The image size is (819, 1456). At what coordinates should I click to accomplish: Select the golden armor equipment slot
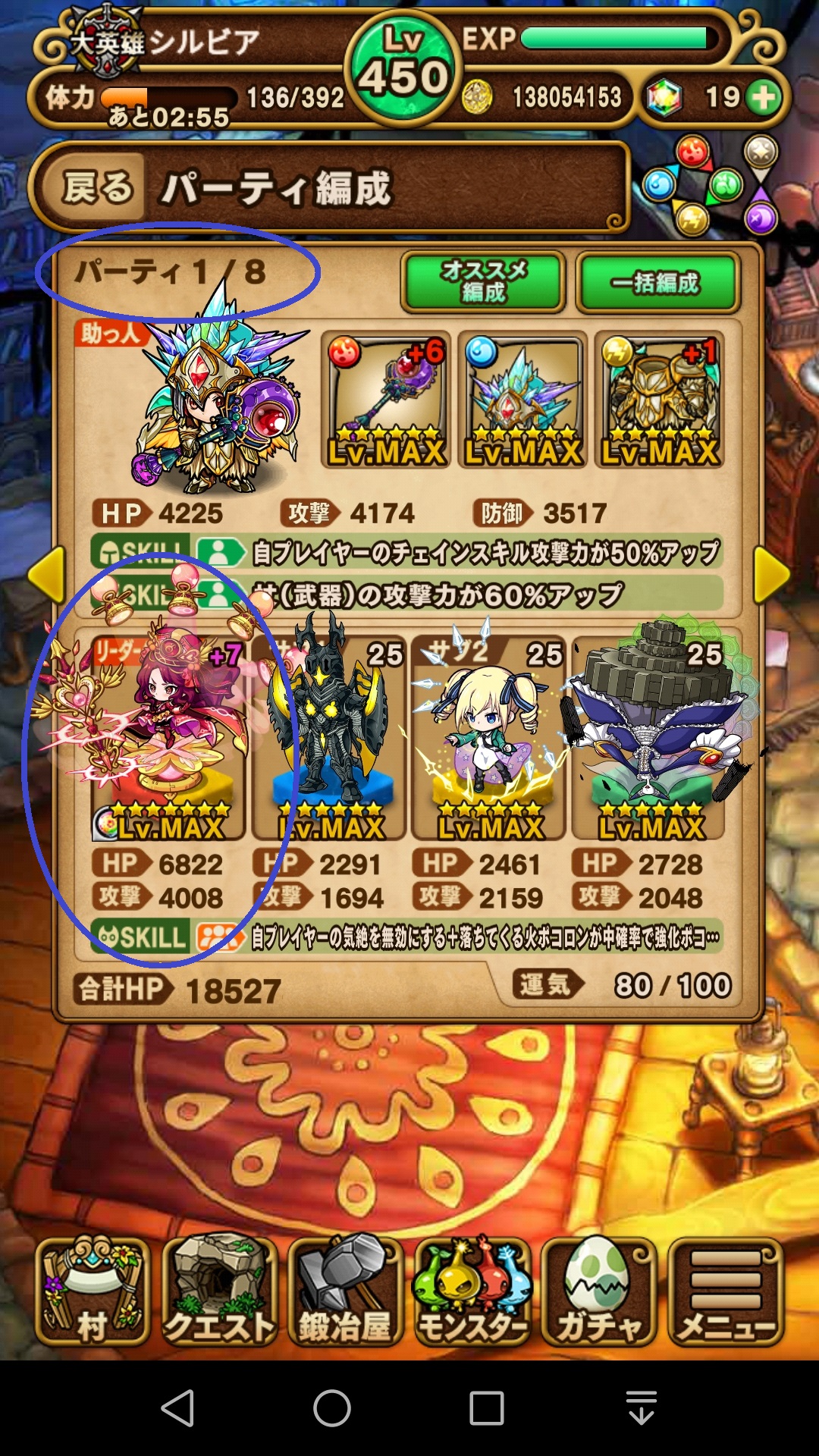pyautogui.click(x=660, y=400)
